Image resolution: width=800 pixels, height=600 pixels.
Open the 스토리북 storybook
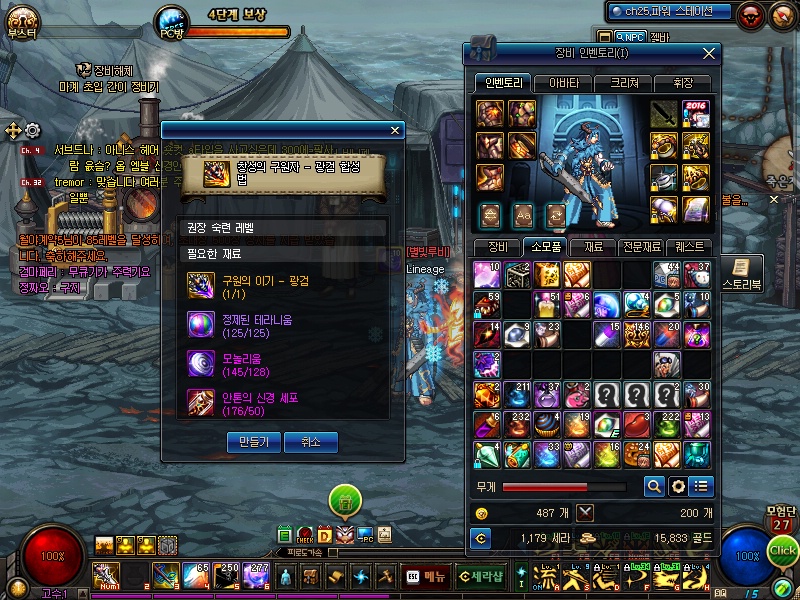(738, 271)
